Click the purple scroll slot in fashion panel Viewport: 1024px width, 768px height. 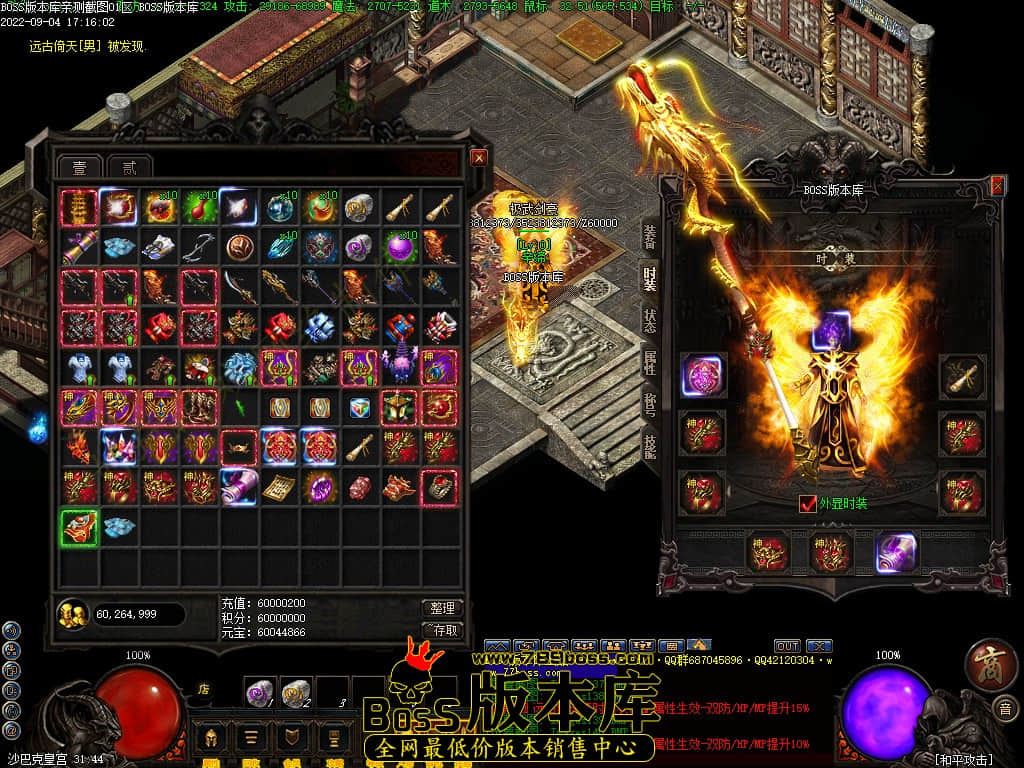point(896,552)
